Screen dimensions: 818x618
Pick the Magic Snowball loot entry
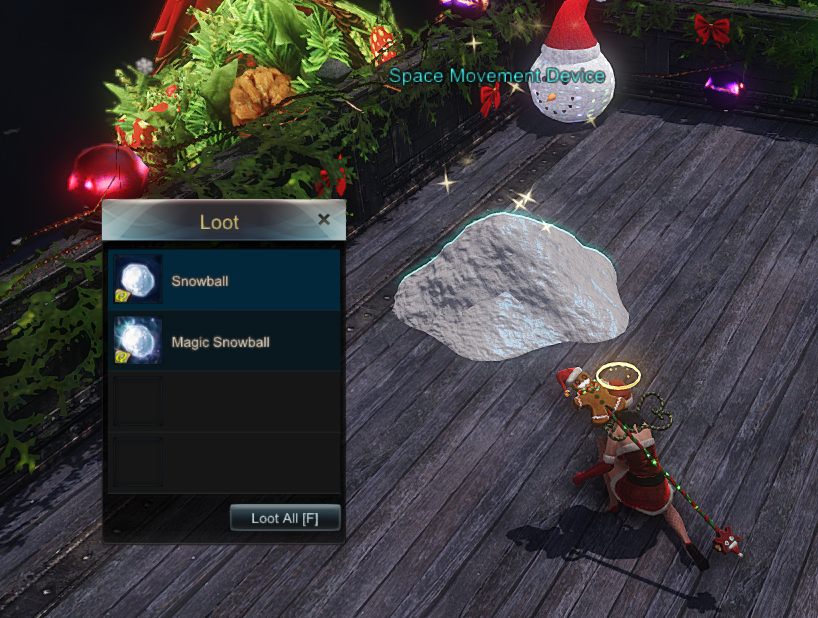[x=224, y=342]
